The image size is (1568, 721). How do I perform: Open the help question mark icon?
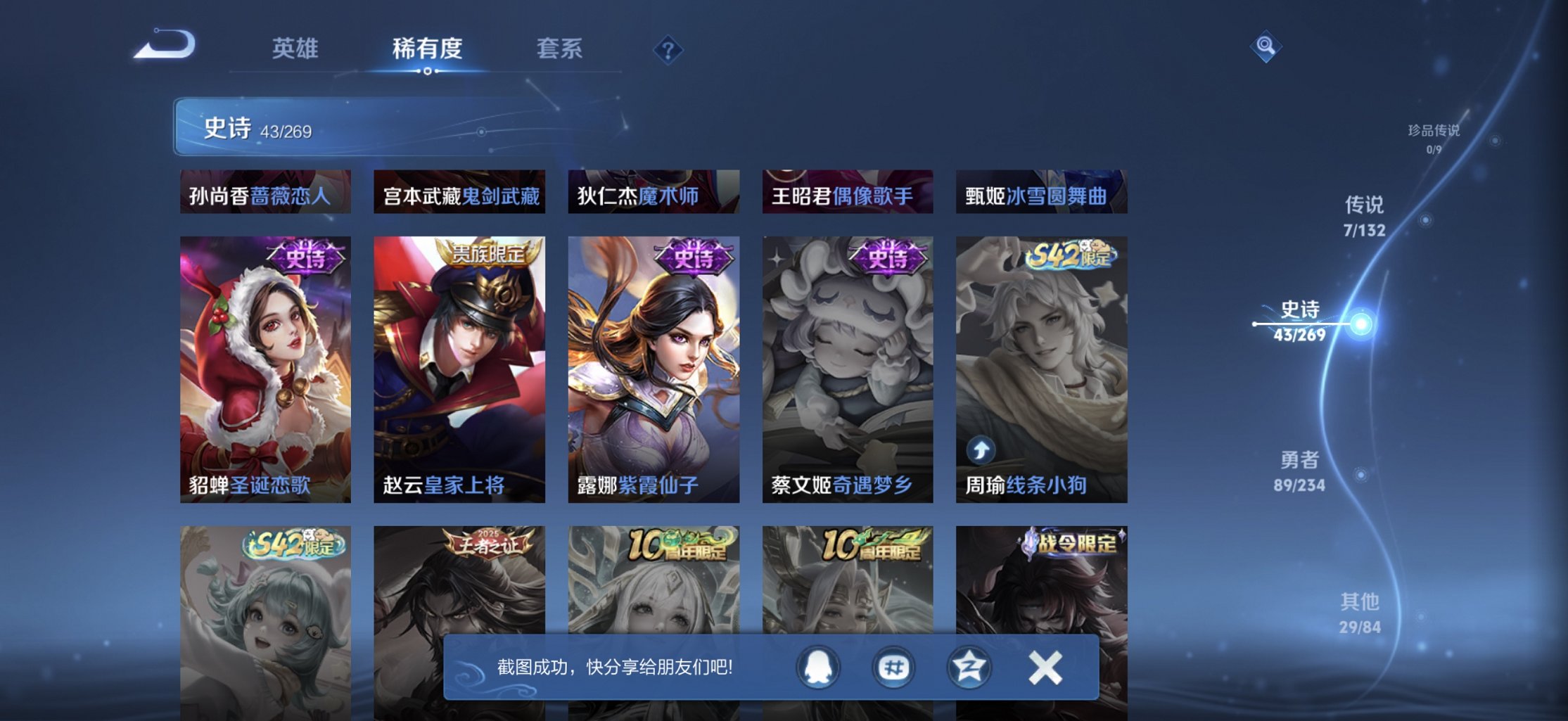click(668, 49)
